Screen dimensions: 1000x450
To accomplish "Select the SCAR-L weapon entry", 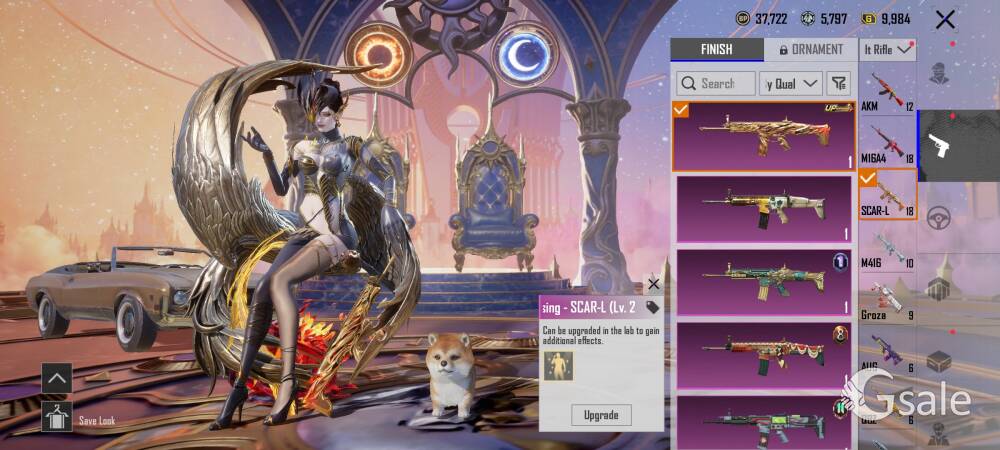I will [x=887, y=195].
